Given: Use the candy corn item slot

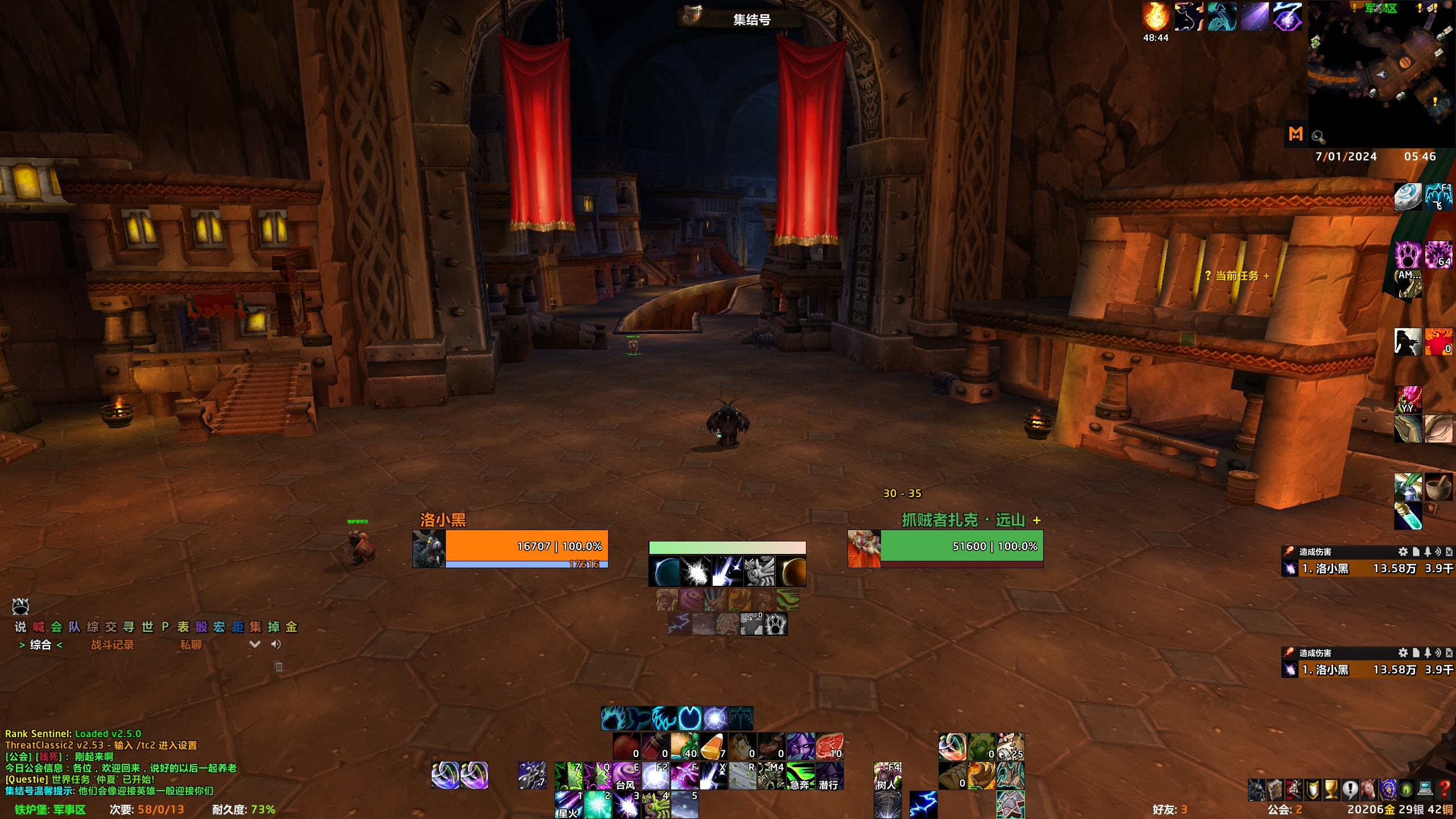Looking at the screenshot, I should (713, 746).
